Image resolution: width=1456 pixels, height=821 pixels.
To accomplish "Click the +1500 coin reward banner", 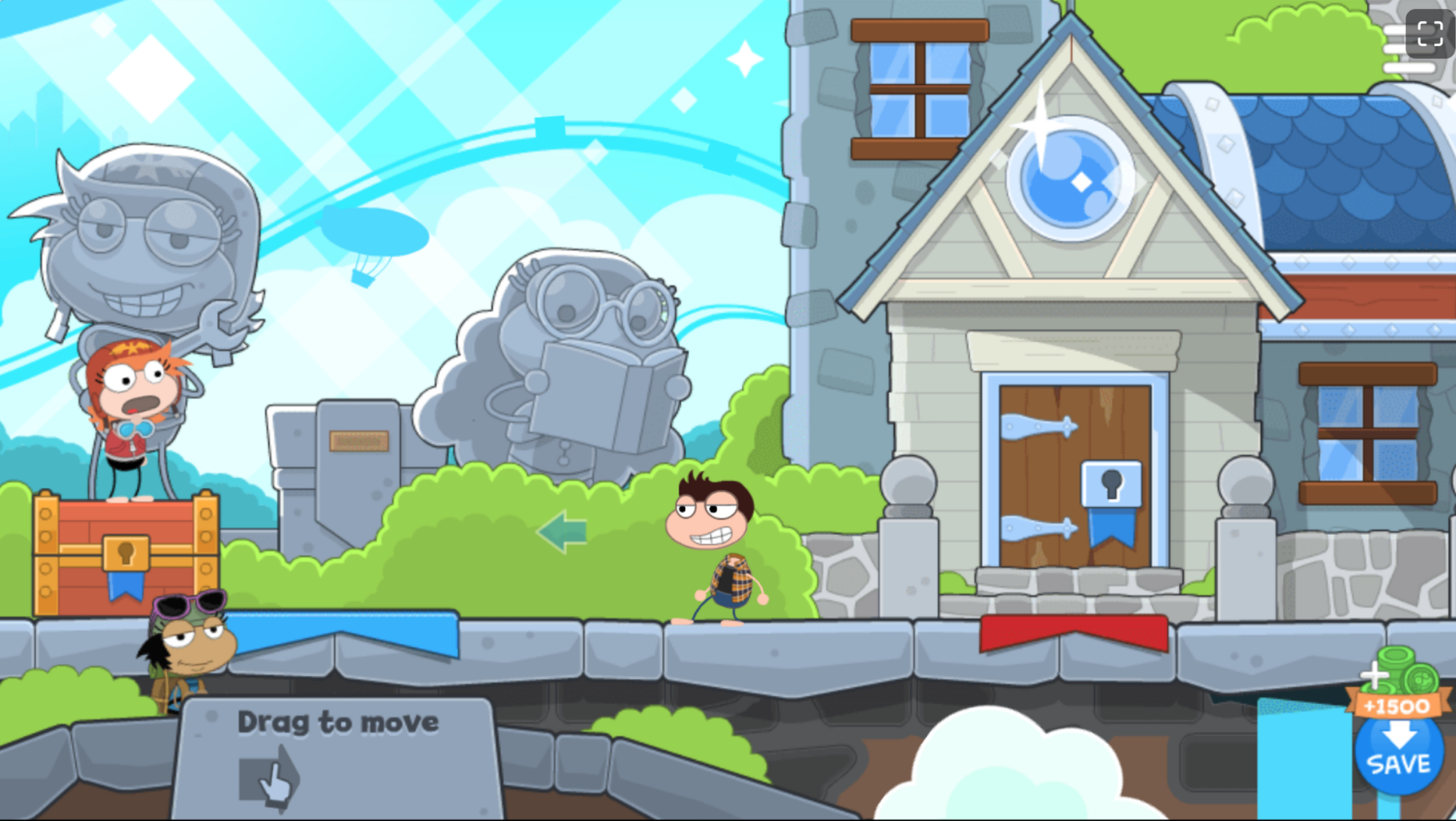I will pos(1397,705).
